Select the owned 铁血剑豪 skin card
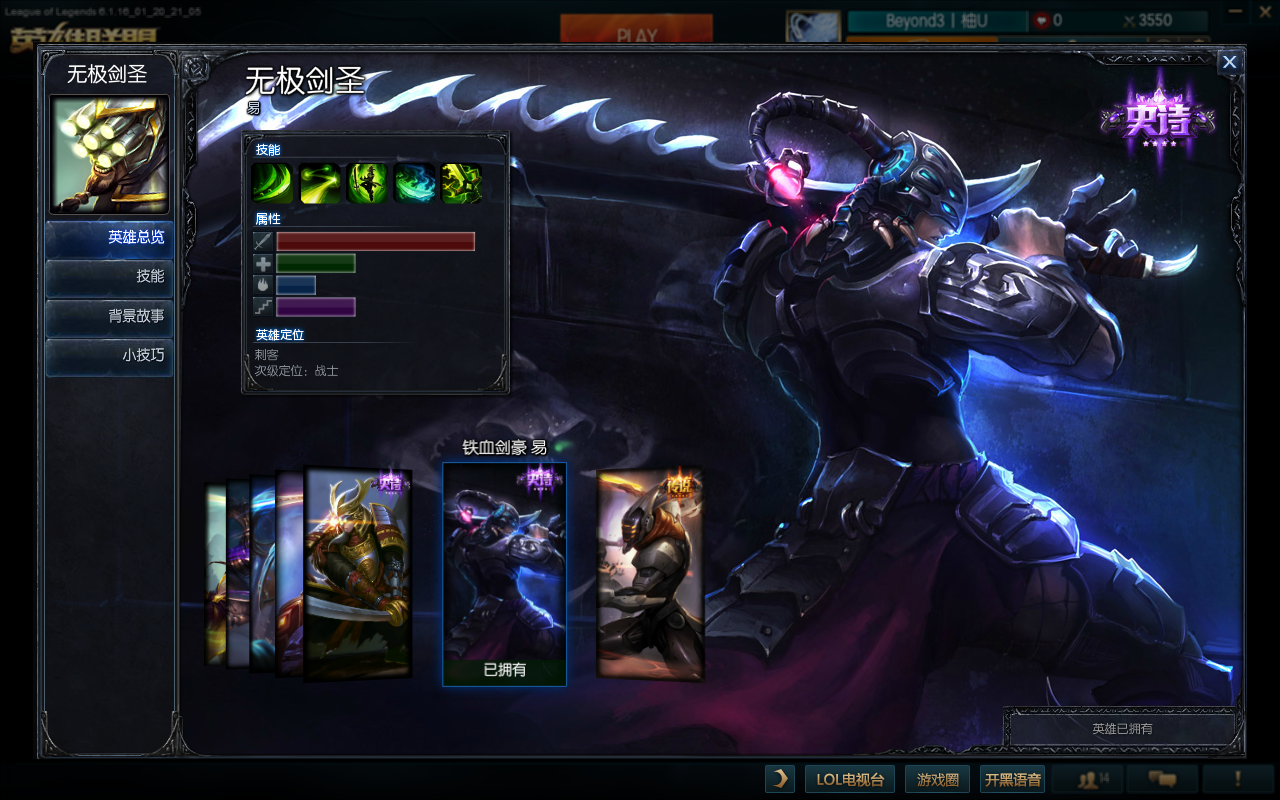This screenshot has height=800, width=1280. click(x=504, y=573)
